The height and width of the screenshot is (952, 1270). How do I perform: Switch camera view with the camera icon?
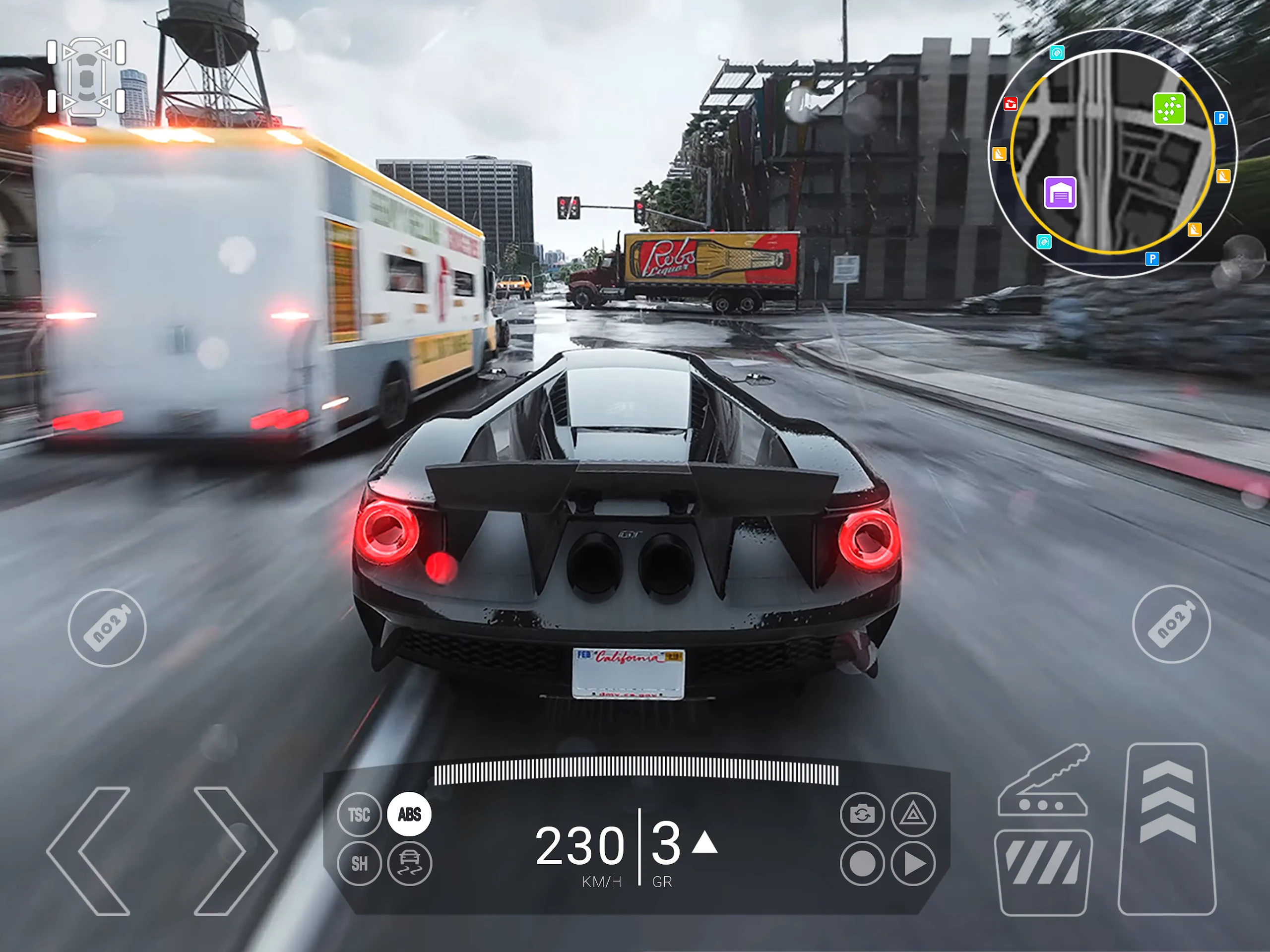(x=862, y=814)
